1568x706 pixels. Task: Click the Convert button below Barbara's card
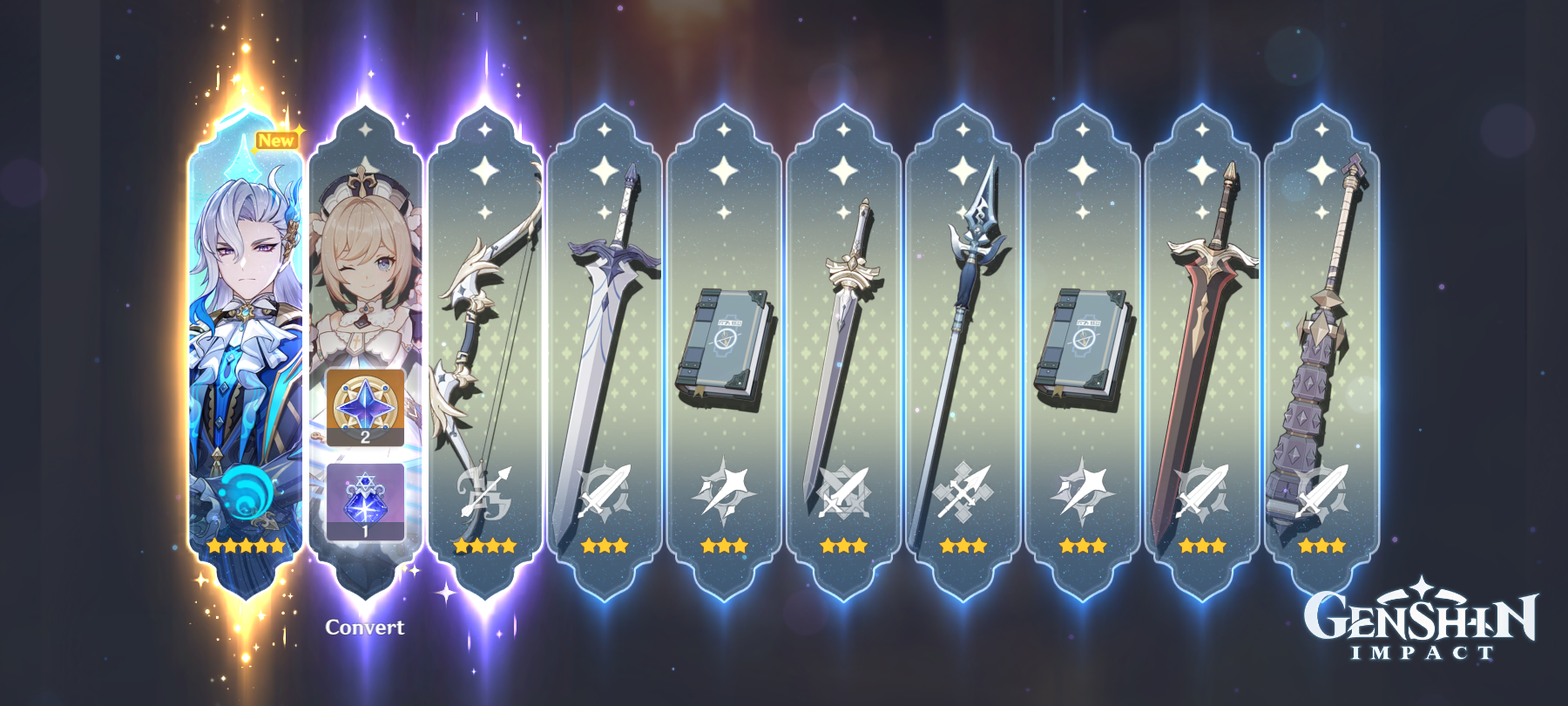point(365,626)
